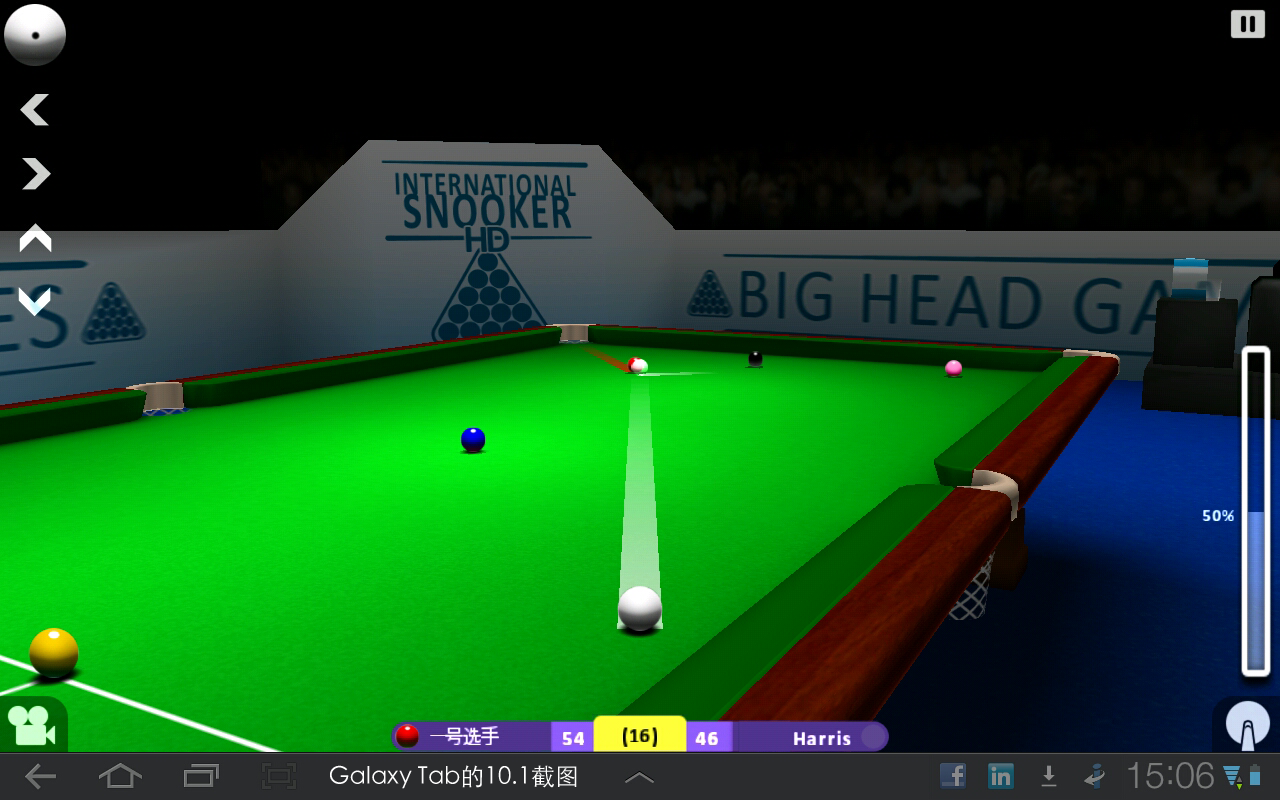Aim left with the left chevron arrow
Screen dimensions: 1280x800
(x=35, y=110)
